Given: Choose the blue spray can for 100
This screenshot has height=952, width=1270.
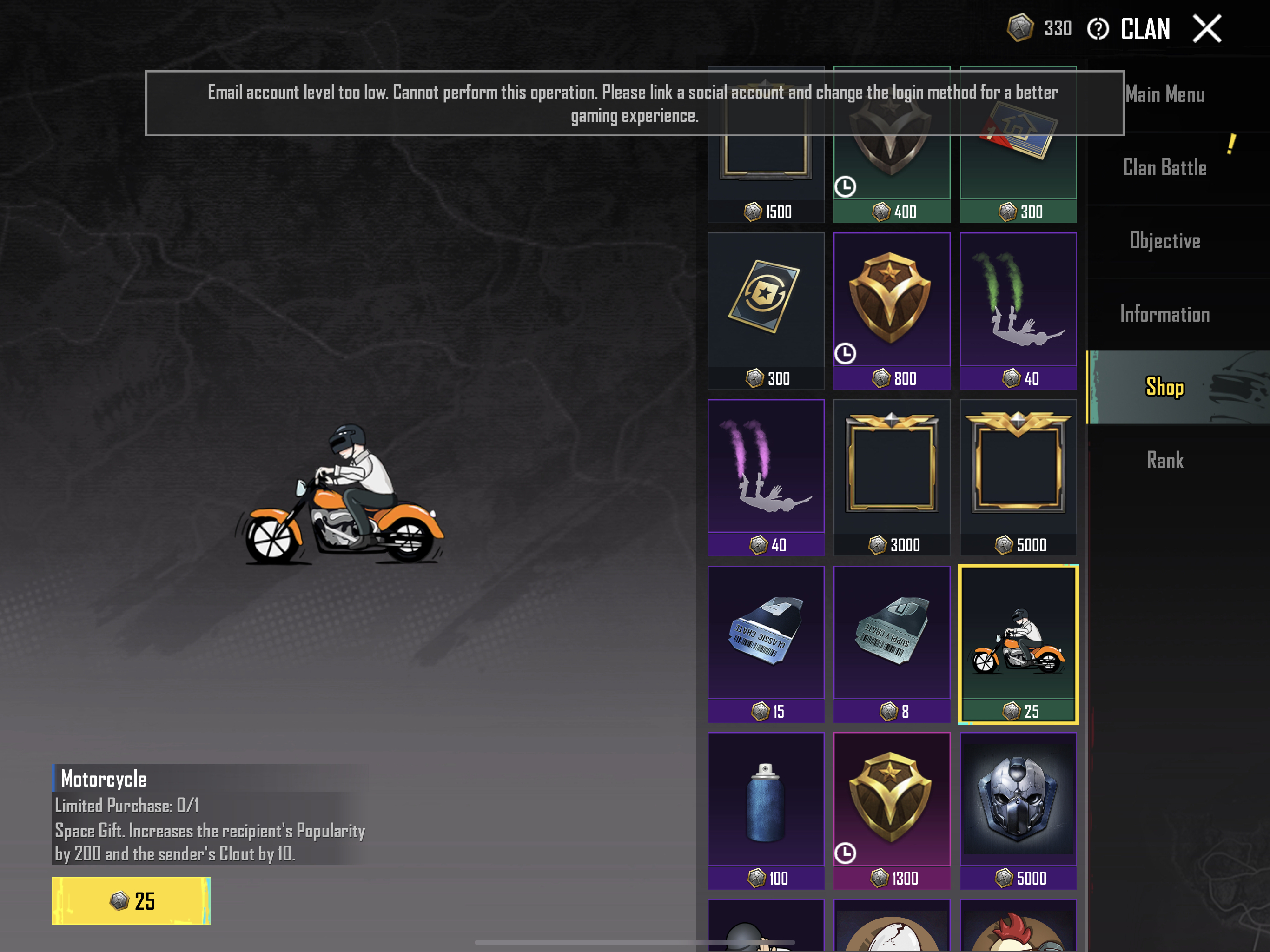Looking at the screenshot, I should point(765,810).
